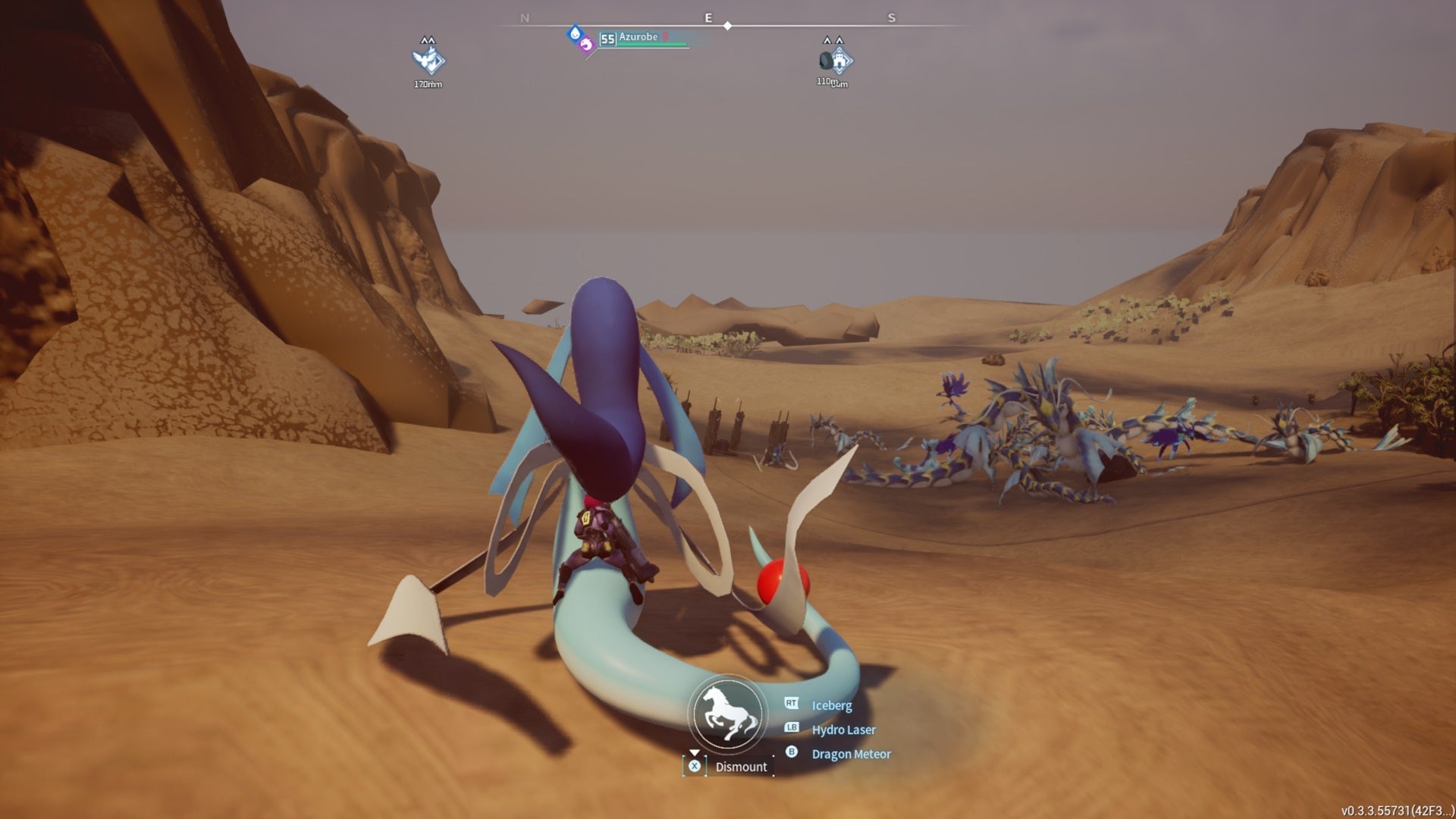Select the dragon element icon below the water icon

pos(587,45)
